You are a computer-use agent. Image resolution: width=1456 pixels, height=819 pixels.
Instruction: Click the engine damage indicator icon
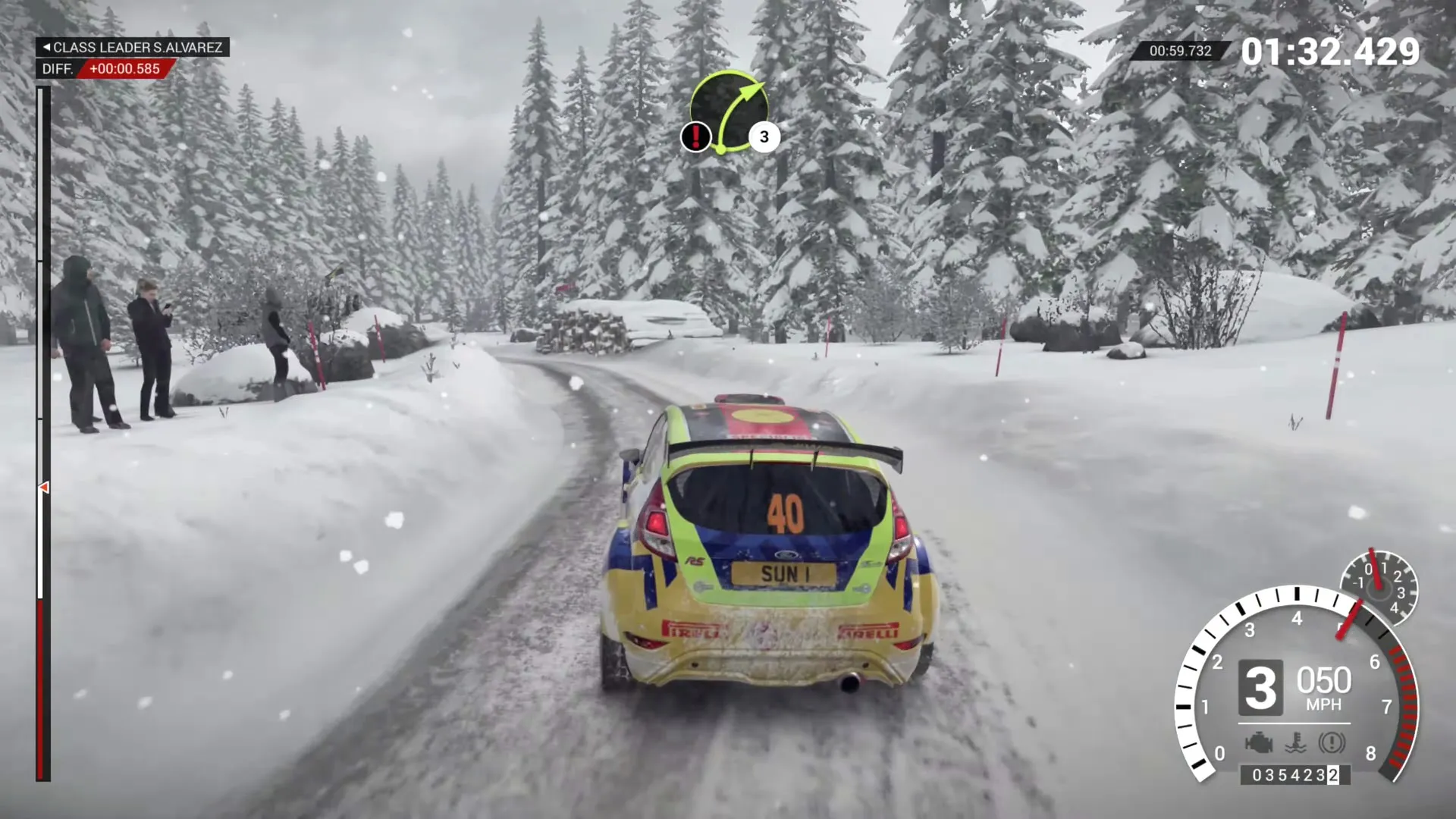(x=1258, y=742)
